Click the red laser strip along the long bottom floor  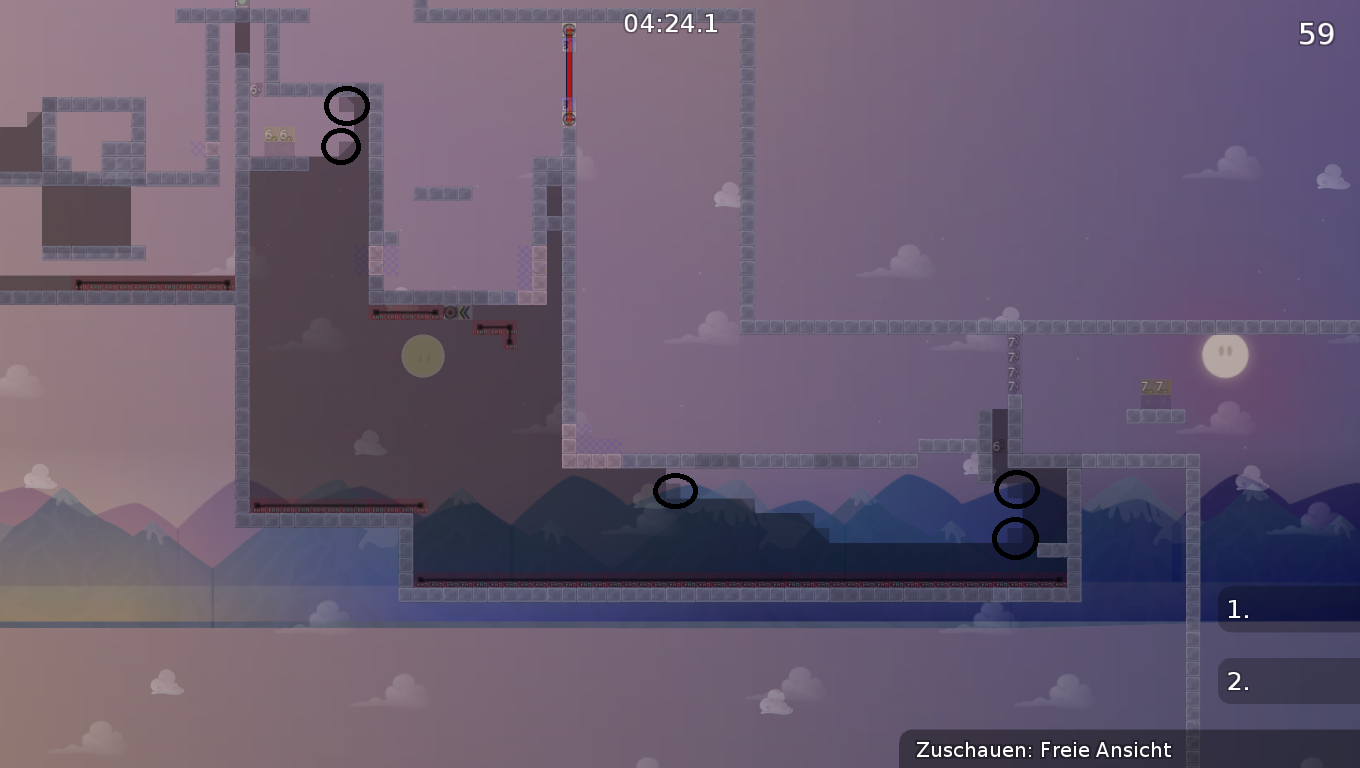740,578
